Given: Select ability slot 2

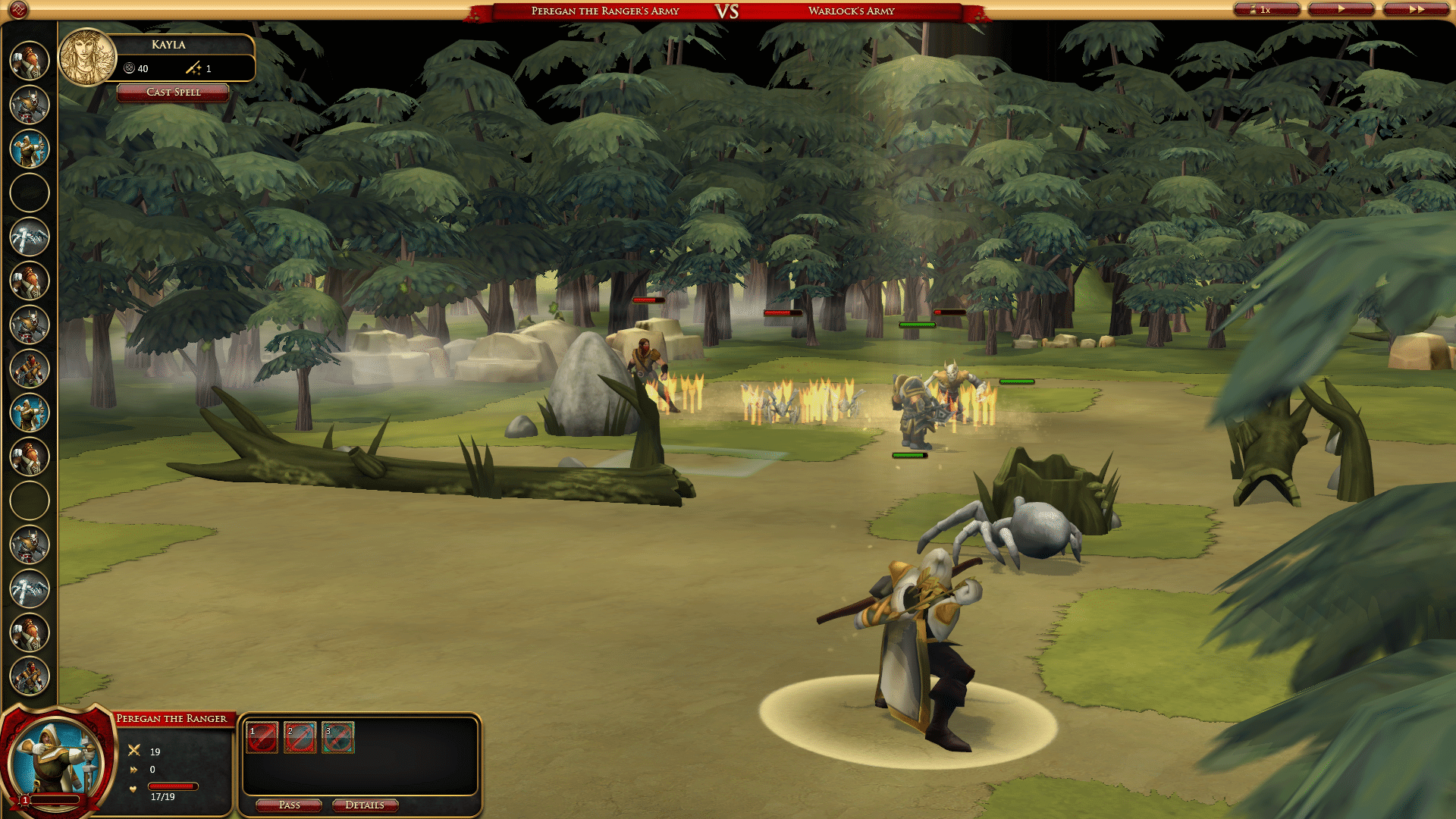Looking at the screenshot, I should (x=300, y=738).
